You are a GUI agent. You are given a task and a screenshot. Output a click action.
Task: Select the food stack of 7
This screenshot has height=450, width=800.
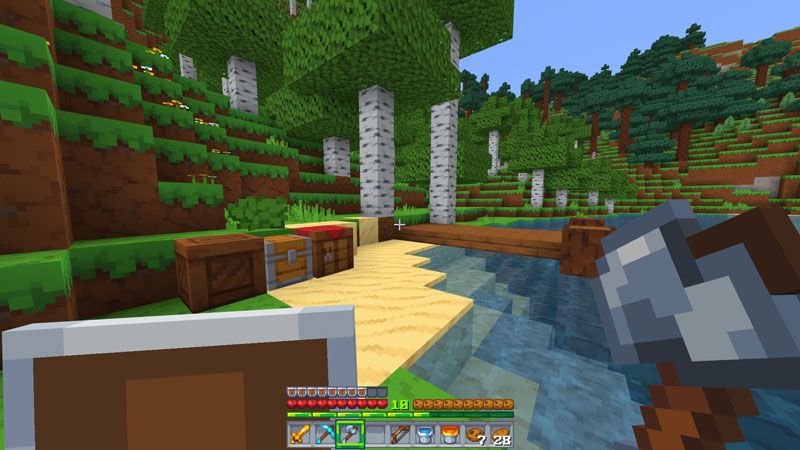475,435
